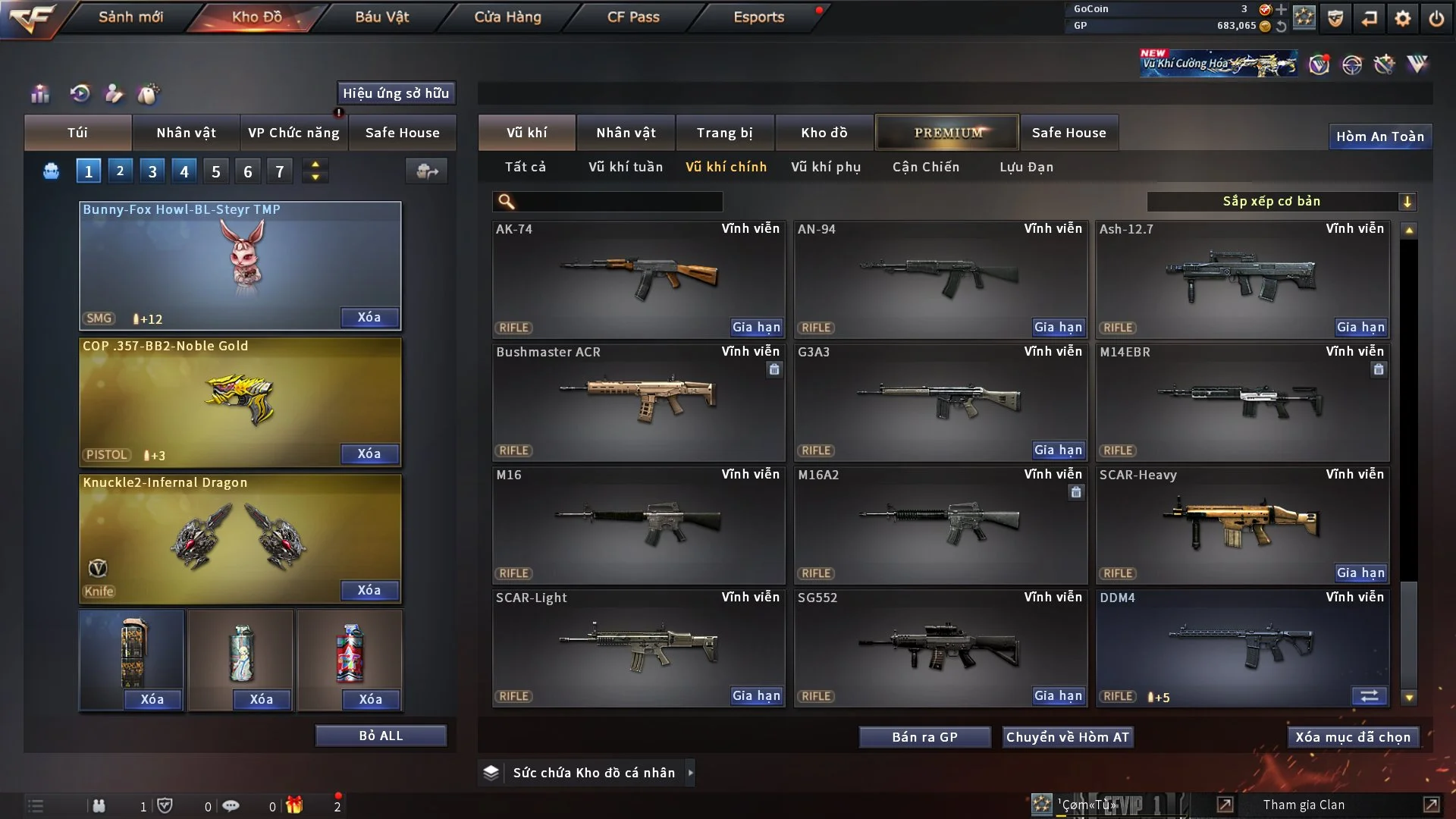Select the PREMIUM tab
1456x819 pixels.
[x=947, y=133]
